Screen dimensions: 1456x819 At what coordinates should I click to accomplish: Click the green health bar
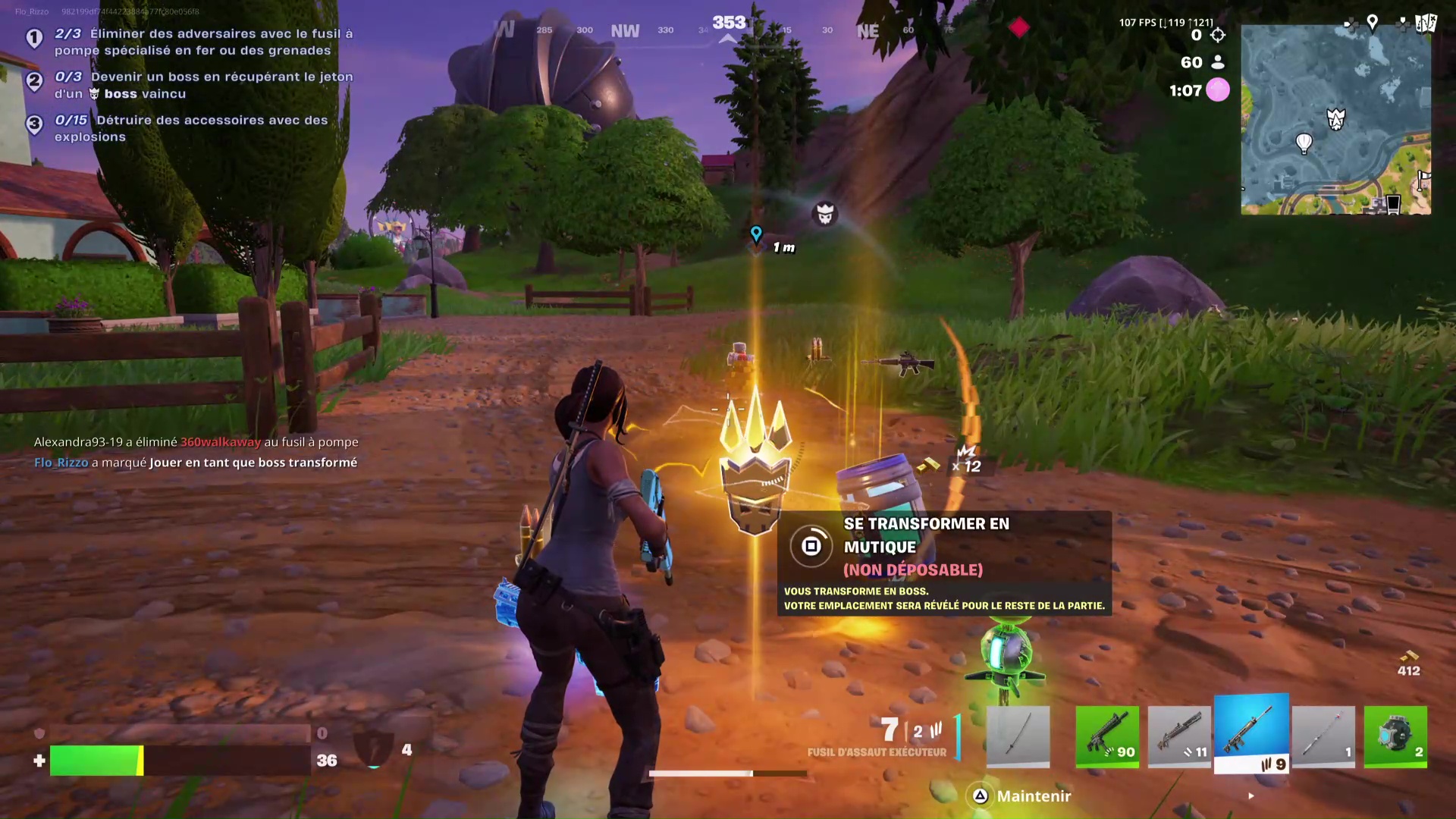point(96,761)
